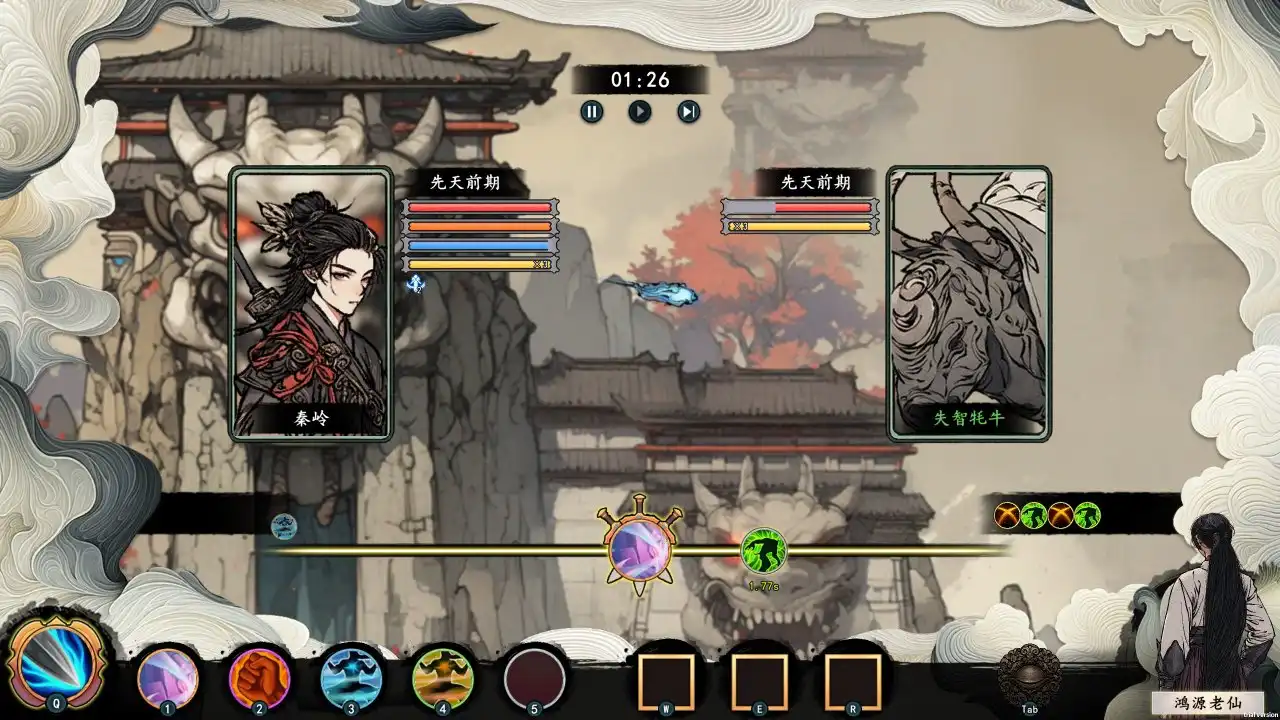Resume combat with the play button

coord(639,112)
